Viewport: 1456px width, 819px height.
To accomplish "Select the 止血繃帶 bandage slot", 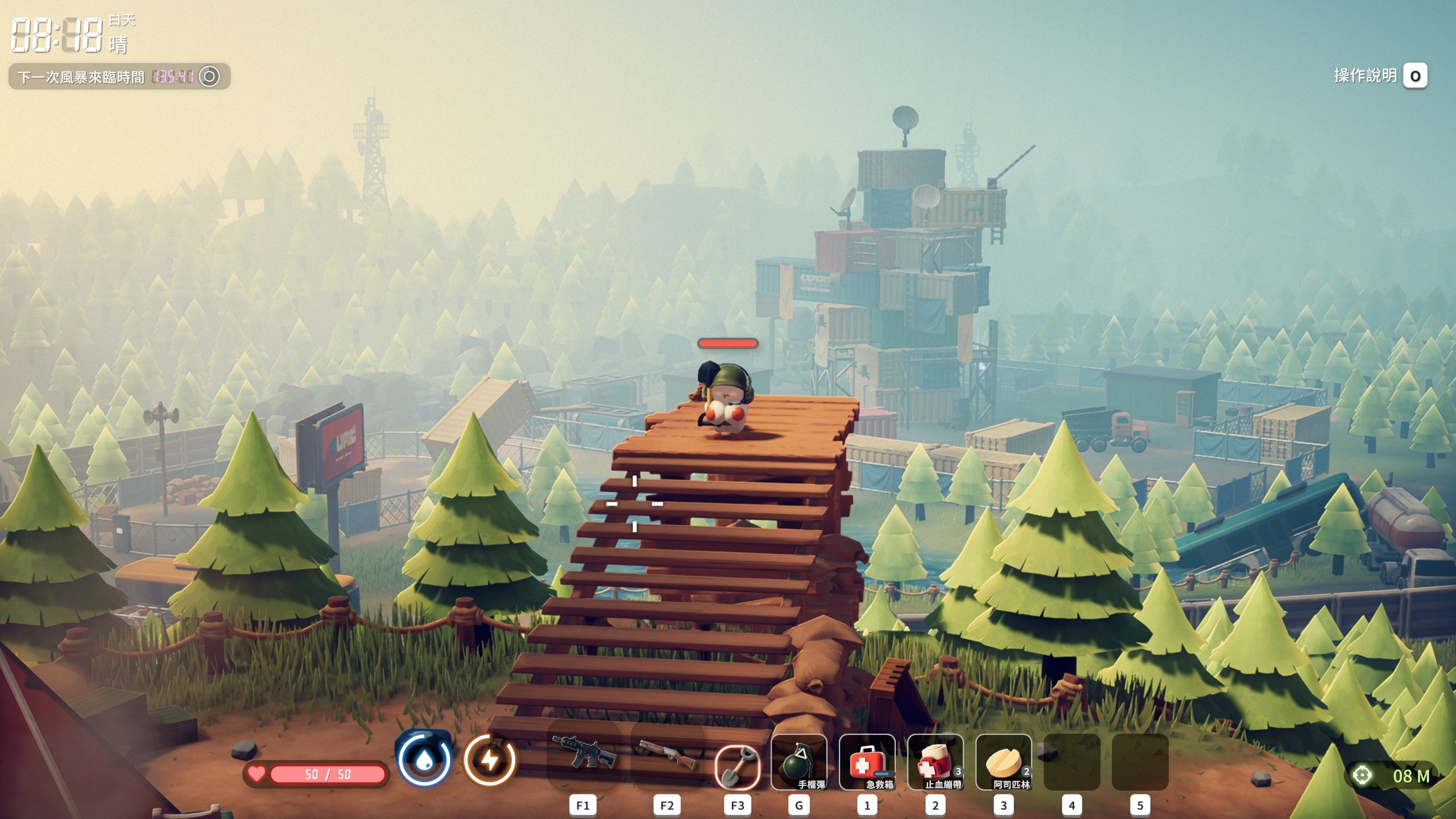I will coord(935,762).
